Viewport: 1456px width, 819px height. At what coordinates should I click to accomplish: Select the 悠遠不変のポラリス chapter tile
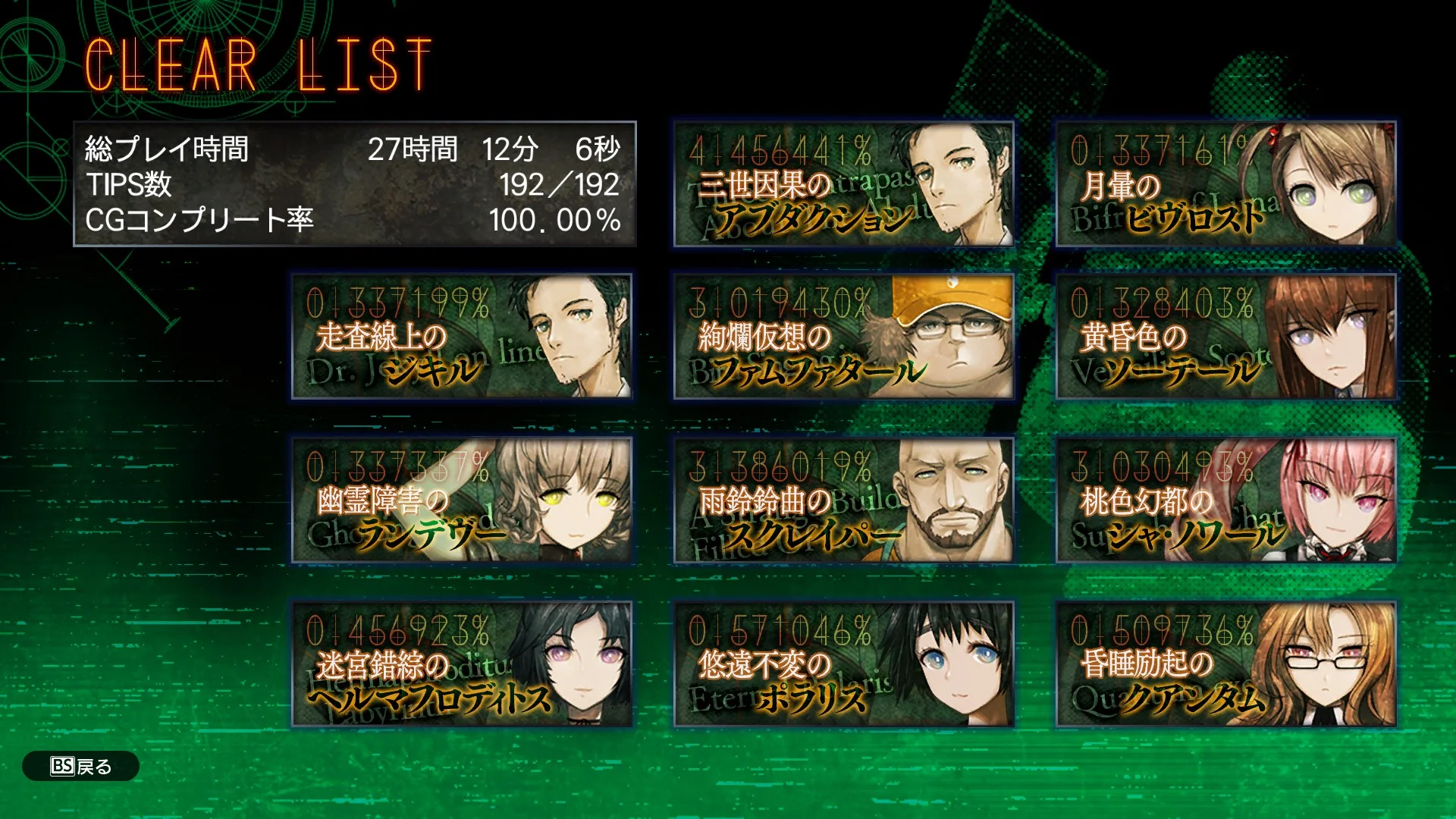(843, 664)
